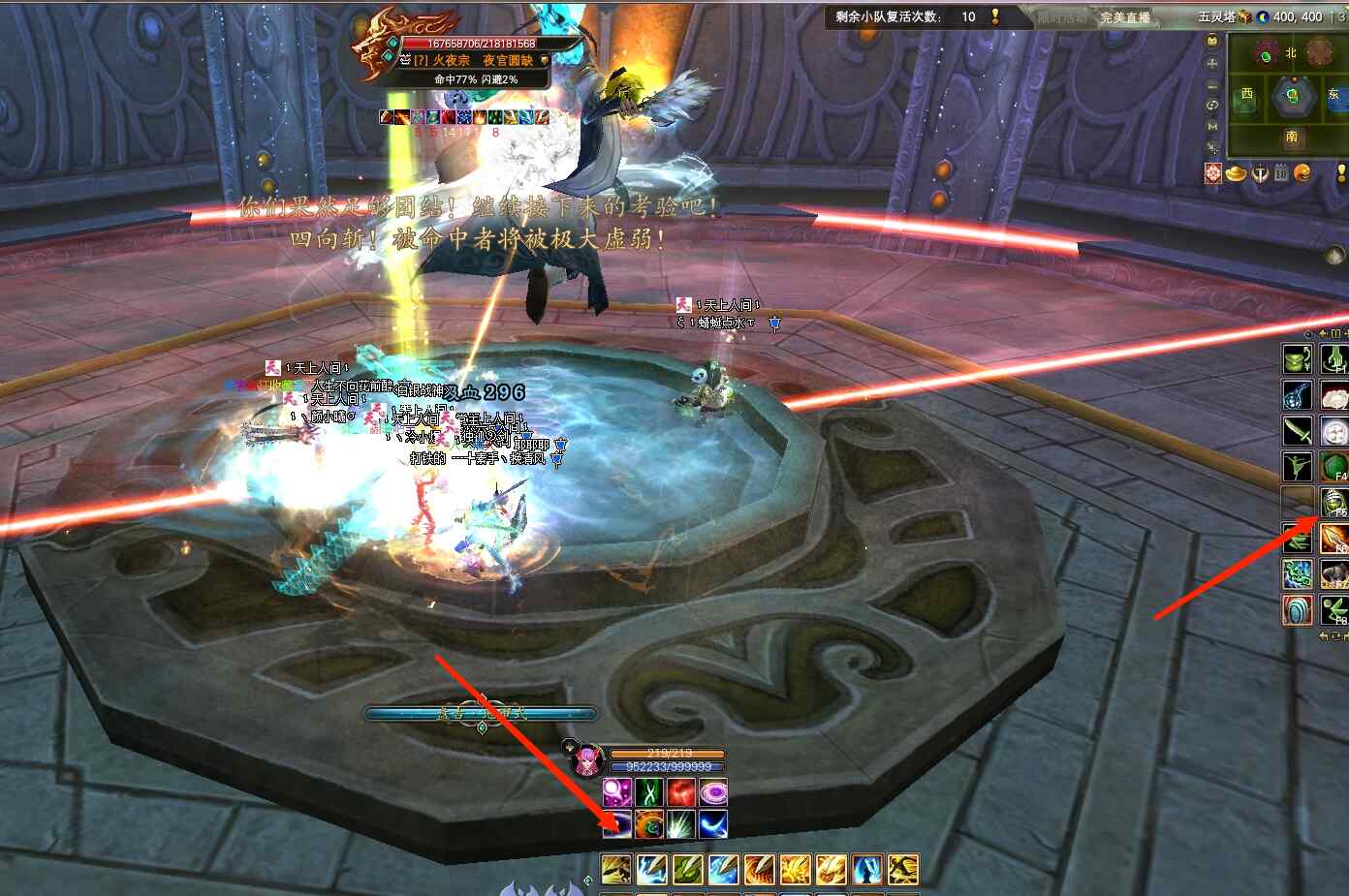Image resolution: width=1349 pixels, height=896 pixels.
Task: Activate the green crossed-slash pet skill
Action: point(649,792)
